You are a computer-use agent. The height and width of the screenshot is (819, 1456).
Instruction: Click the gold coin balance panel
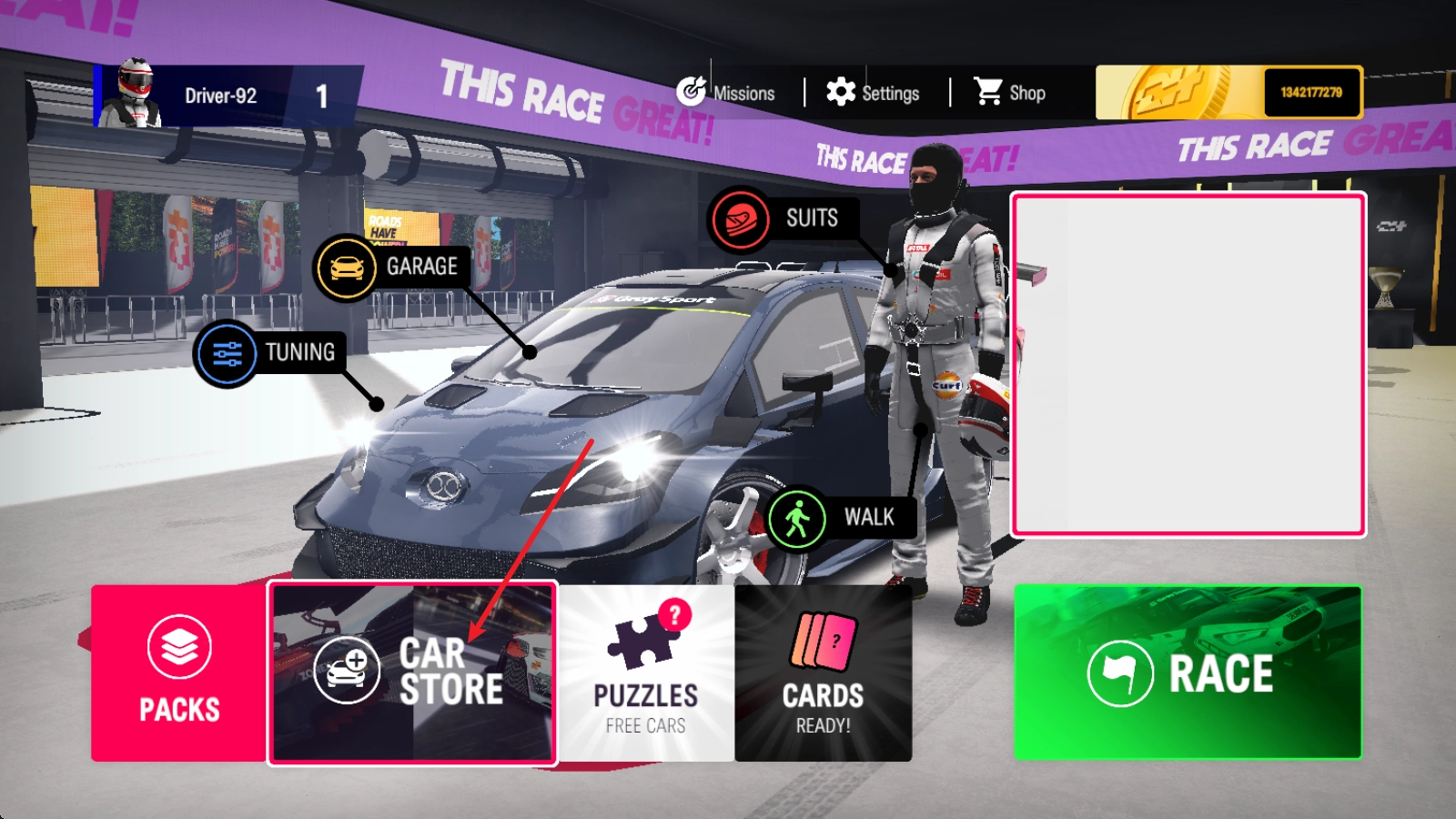(1228, 93)
